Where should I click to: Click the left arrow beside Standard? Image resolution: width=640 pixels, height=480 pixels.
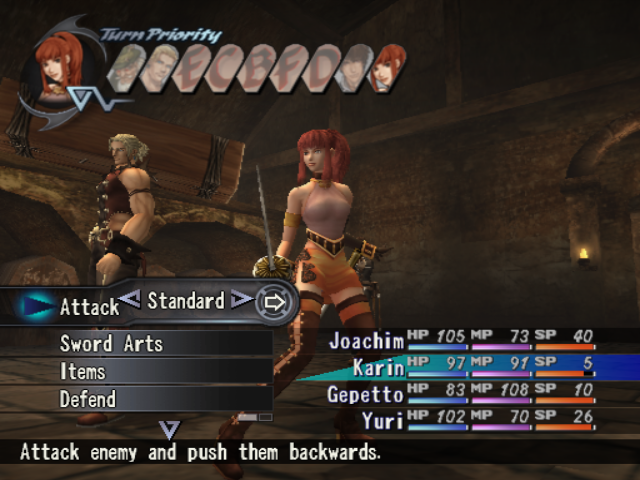click(x=129, y=298)
